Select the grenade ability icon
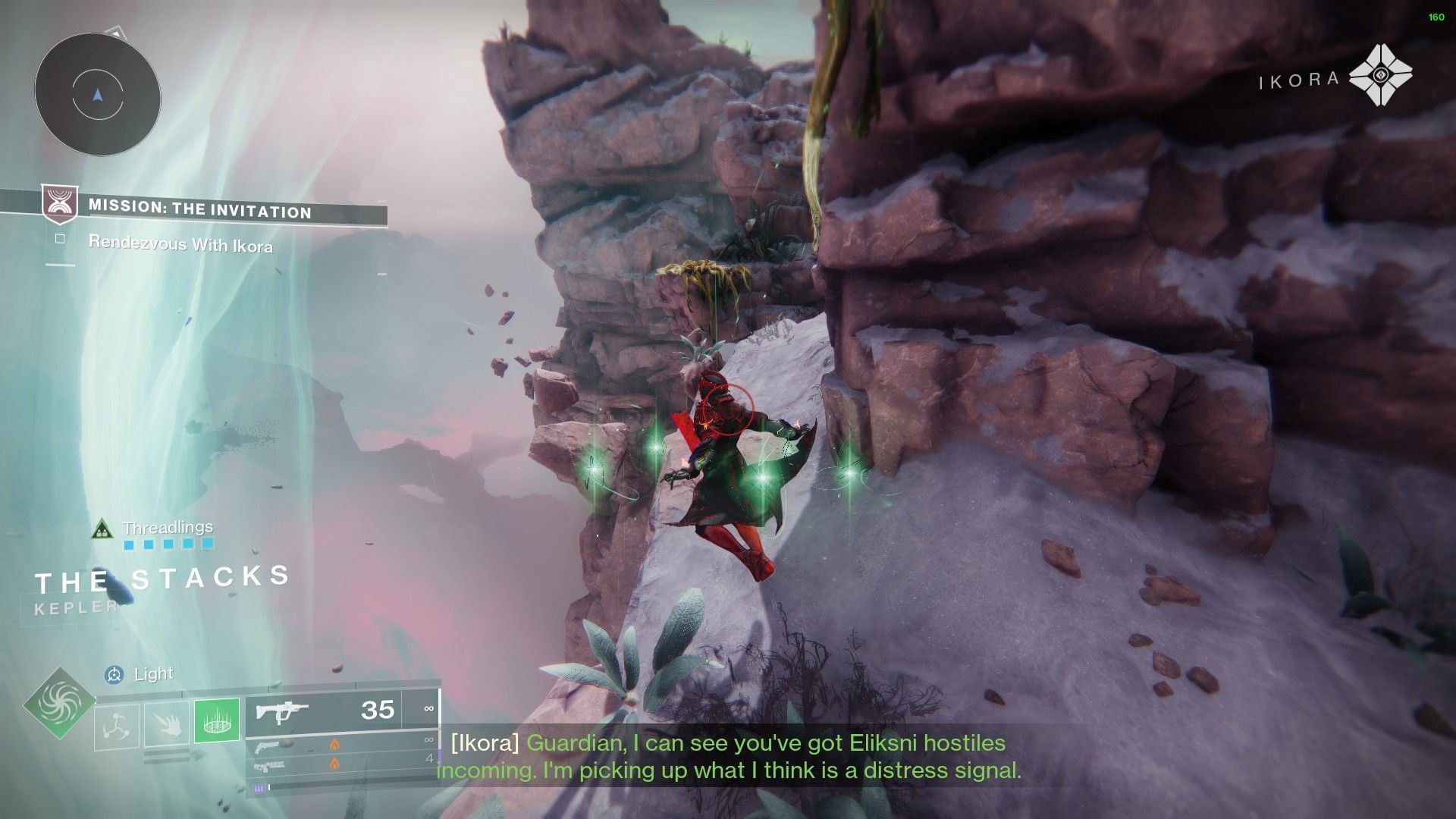 (x=116, y=725)
